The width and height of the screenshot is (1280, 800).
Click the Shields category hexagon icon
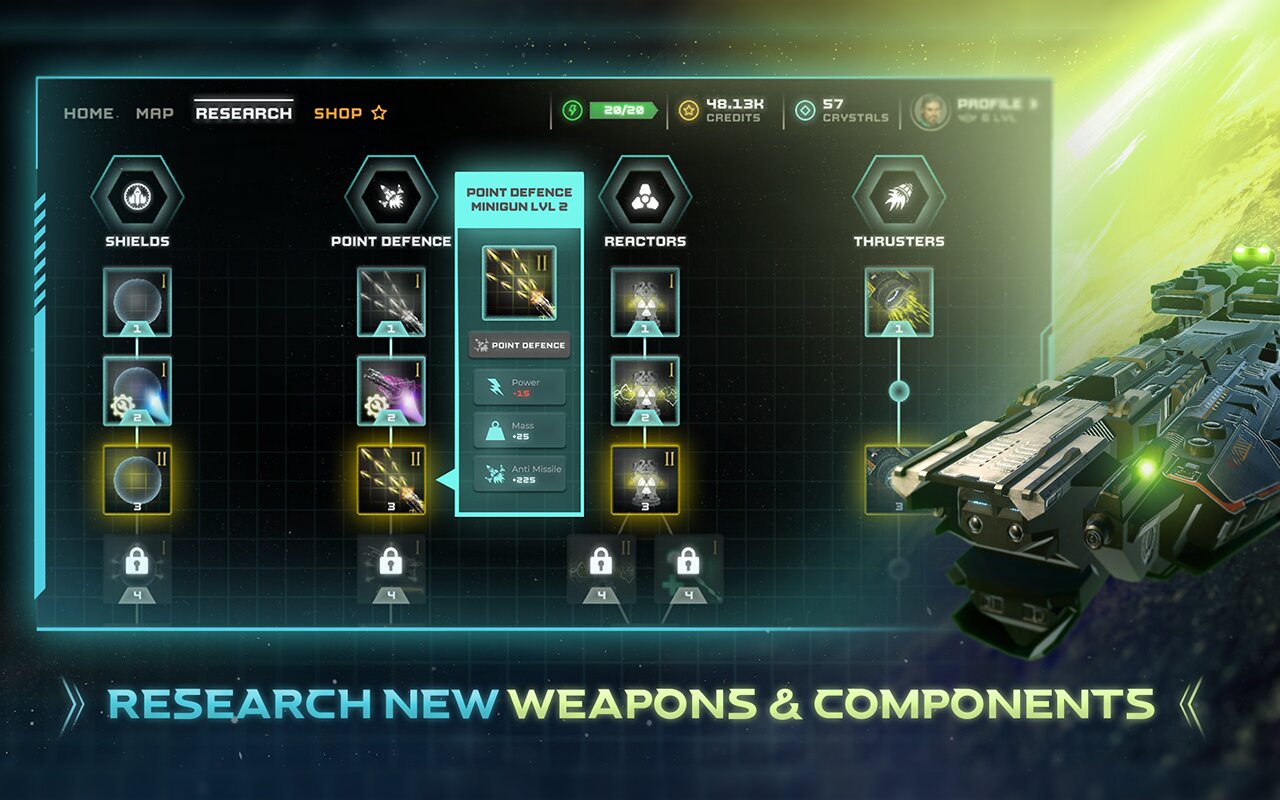point(137,195)
